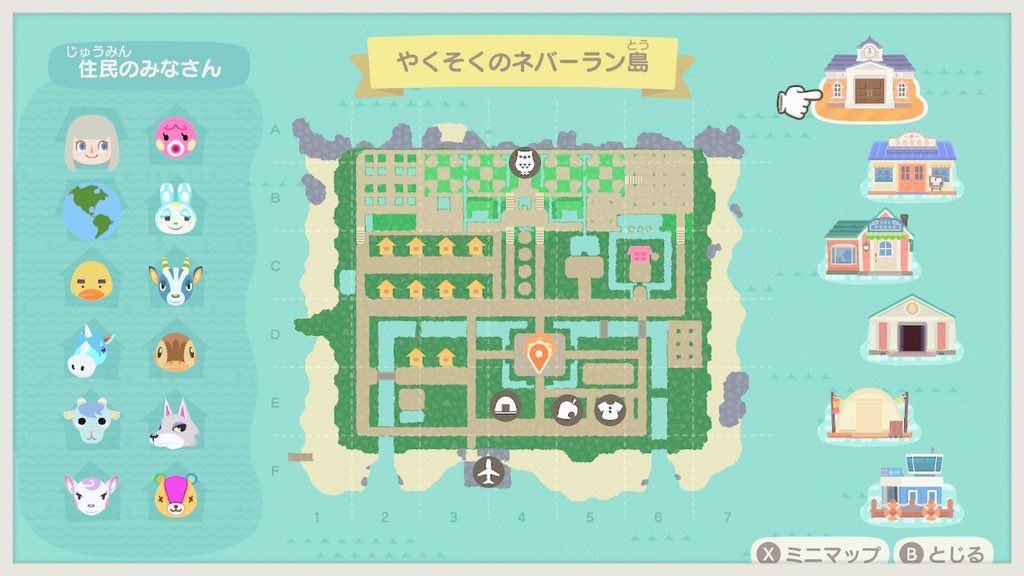Select the yellow duck villager icon
This screenshot has height=576, width=1024.
pos(92,282)
